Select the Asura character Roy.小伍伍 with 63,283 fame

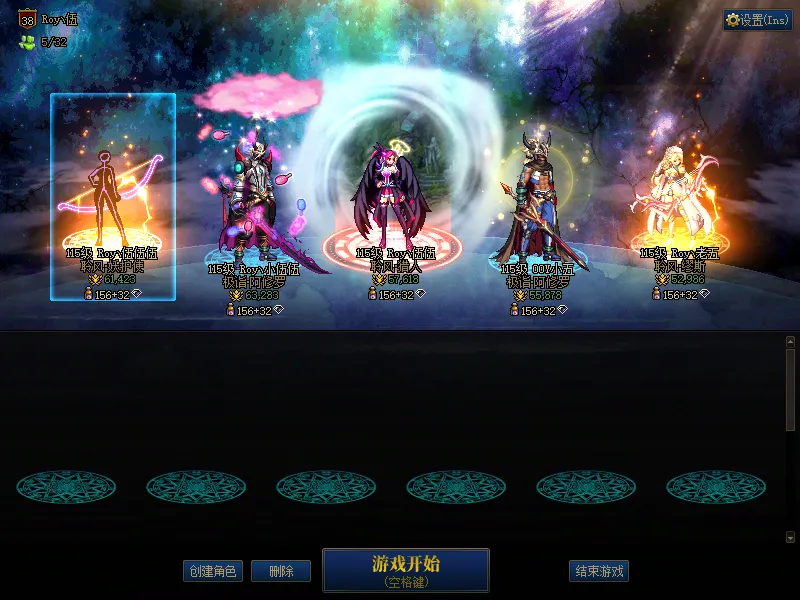coord(253,200)
